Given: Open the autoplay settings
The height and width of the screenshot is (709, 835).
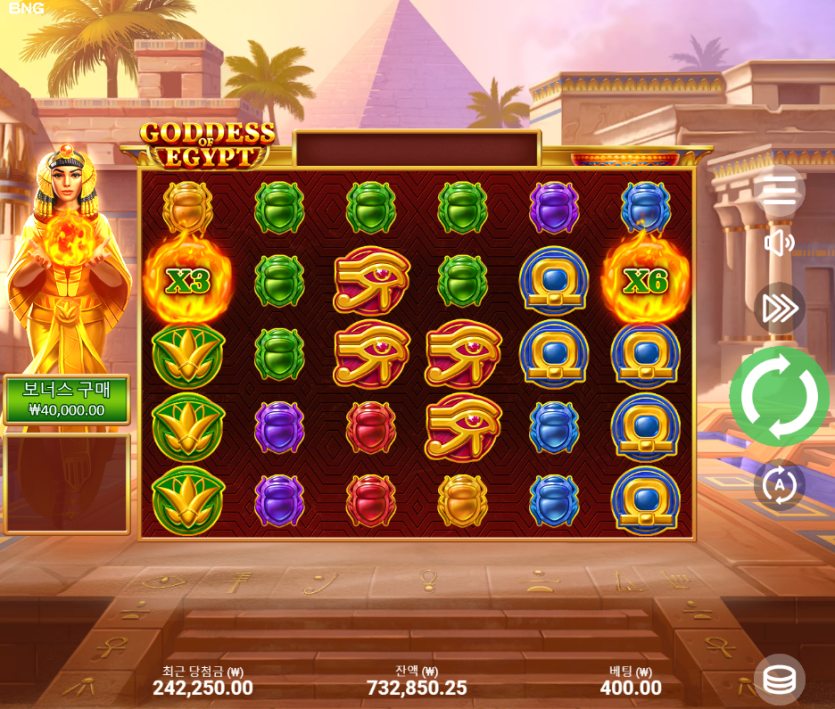Looking at the screenshot, I should coord(779,485).
